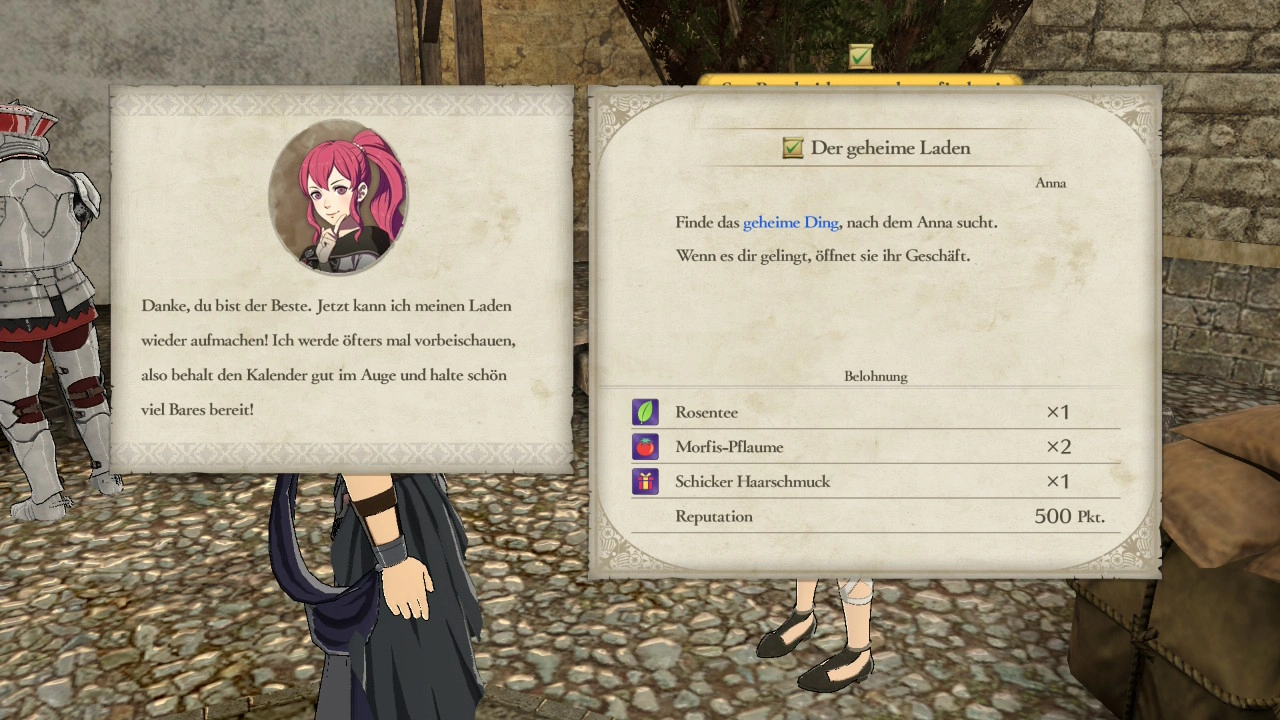
Task: Select the Rosentee reward row
Action: pyautogui.click(x=874, y=412)
